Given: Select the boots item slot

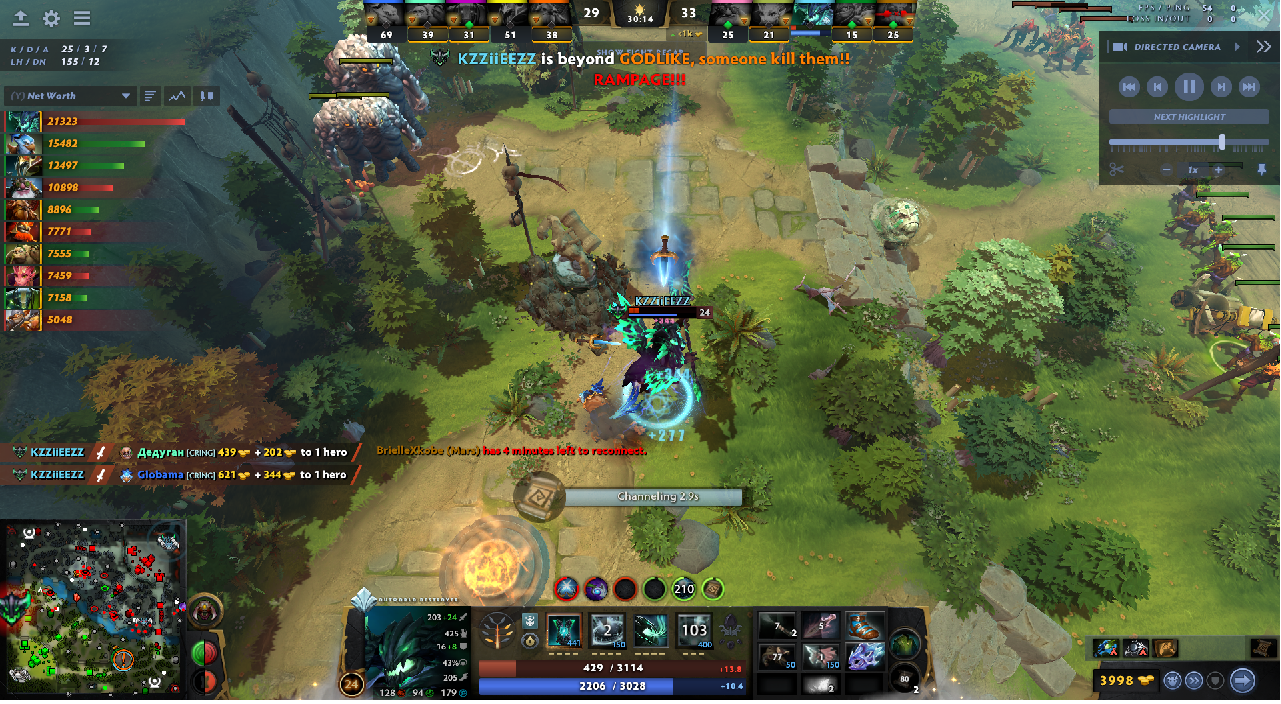Looking at the screenshot, I should (865, 626).
